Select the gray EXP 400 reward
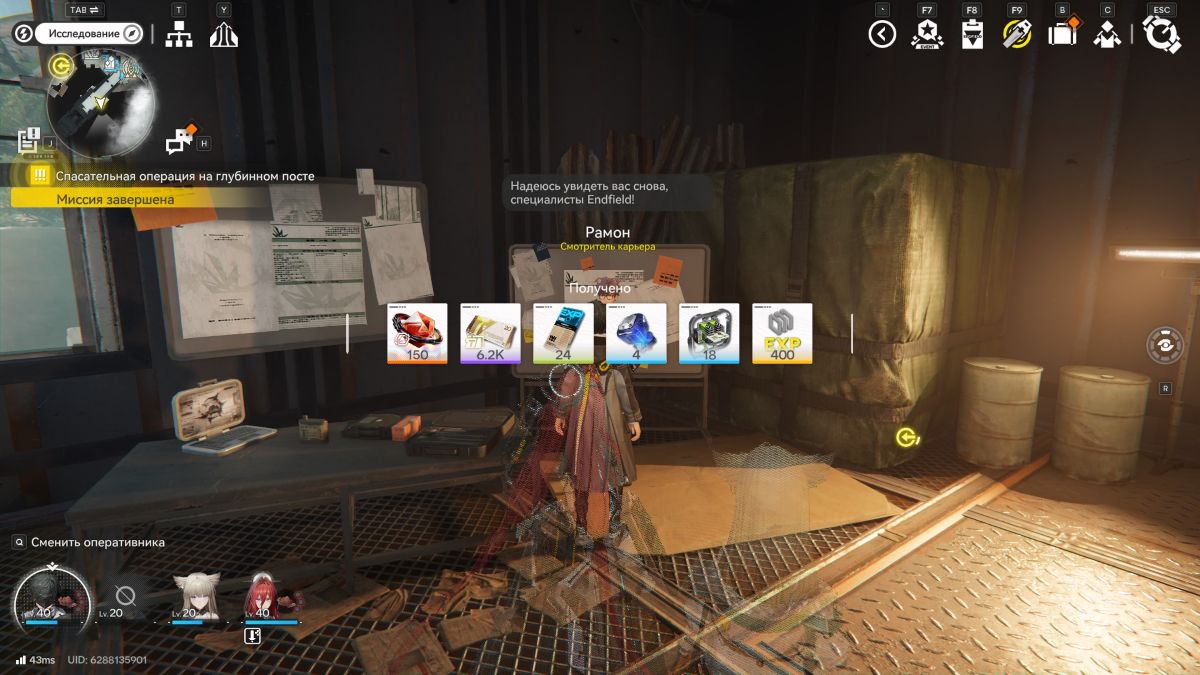1200x675 pixels. coord(782,333)
